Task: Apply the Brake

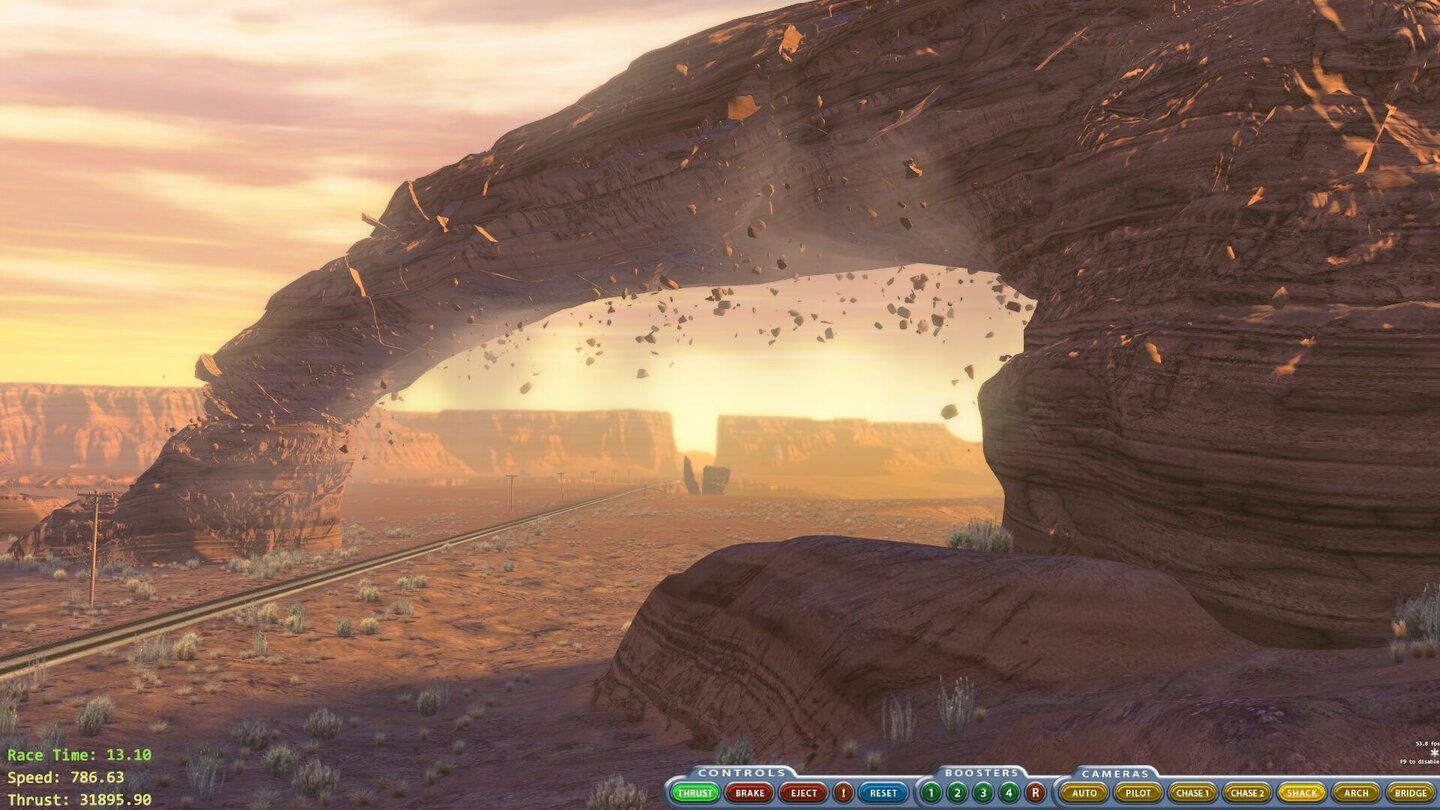Action: click(x=748, y=792)
